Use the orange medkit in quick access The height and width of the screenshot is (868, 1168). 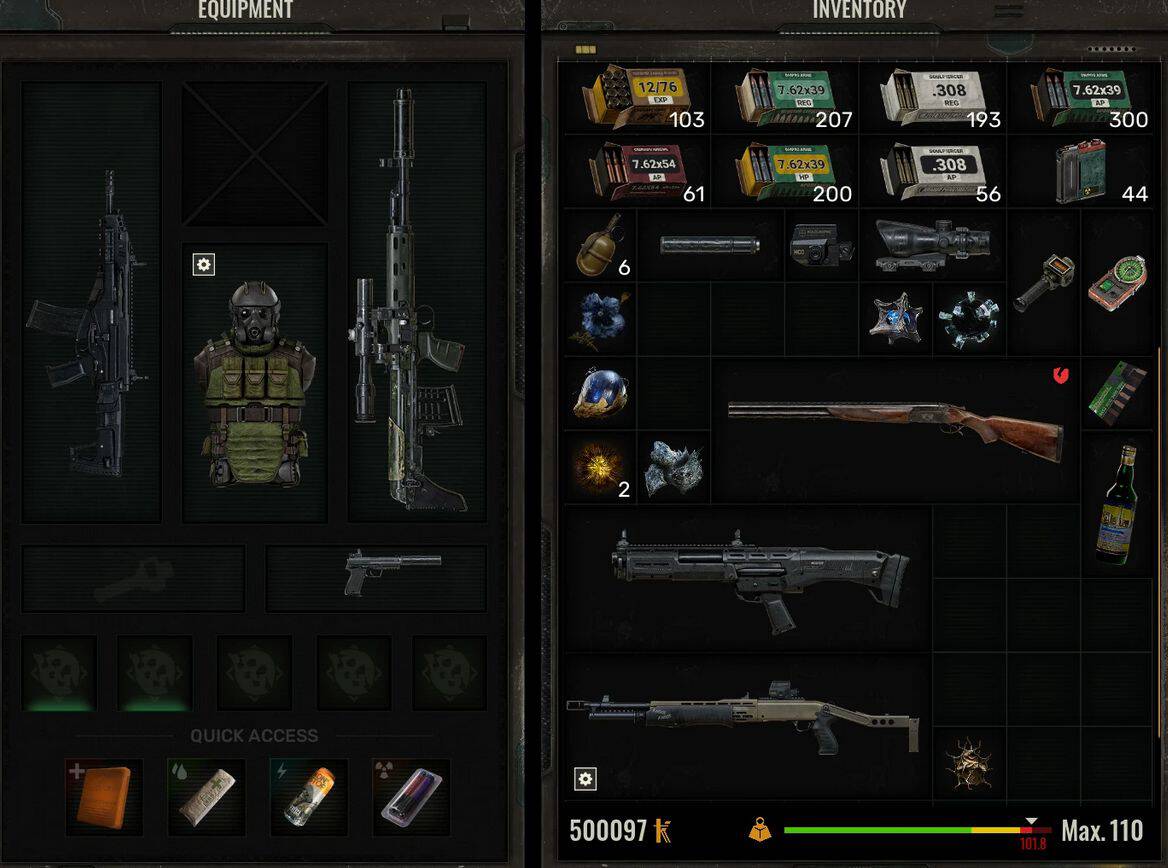(x=104, y=796)
